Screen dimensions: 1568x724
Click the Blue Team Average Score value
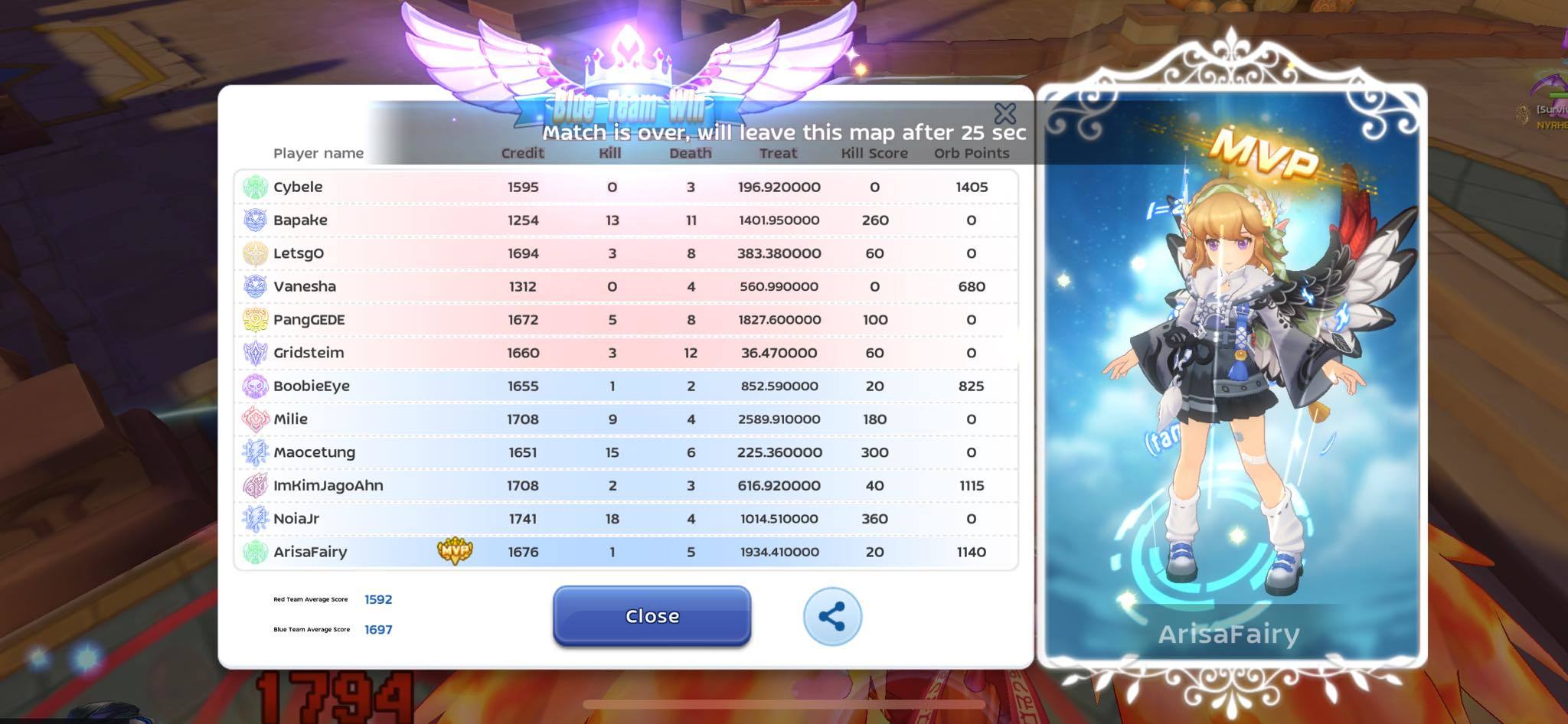(381, 629)
